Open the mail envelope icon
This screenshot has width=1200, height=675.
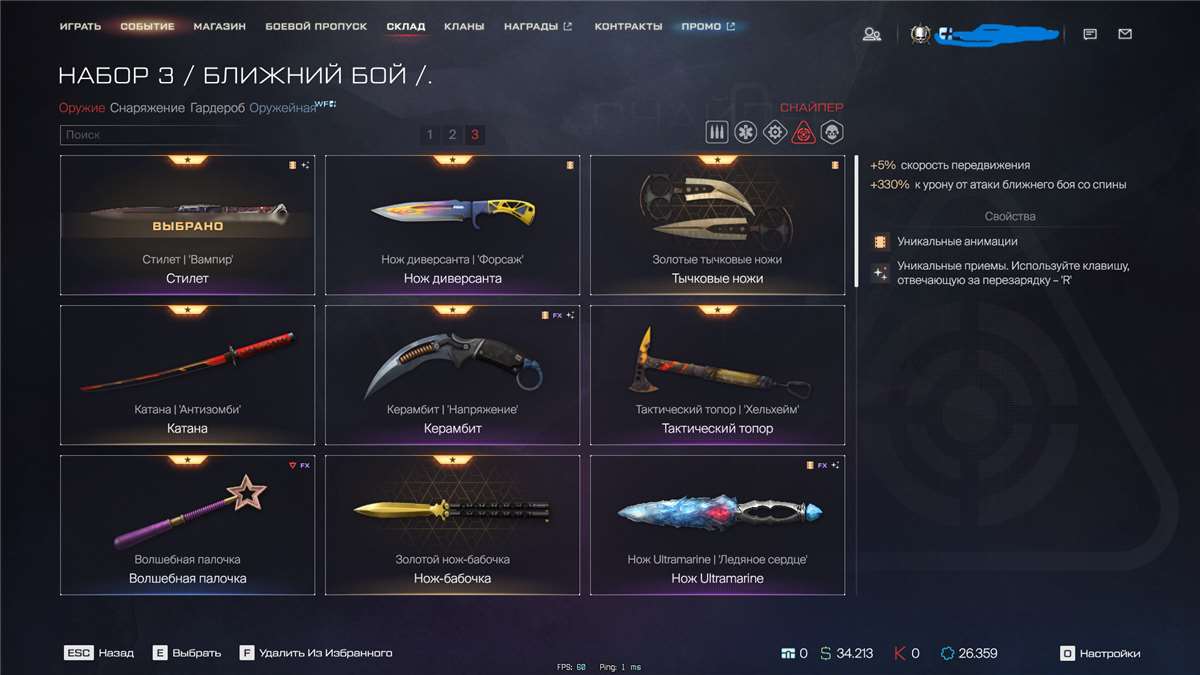tap(1125, 34)
